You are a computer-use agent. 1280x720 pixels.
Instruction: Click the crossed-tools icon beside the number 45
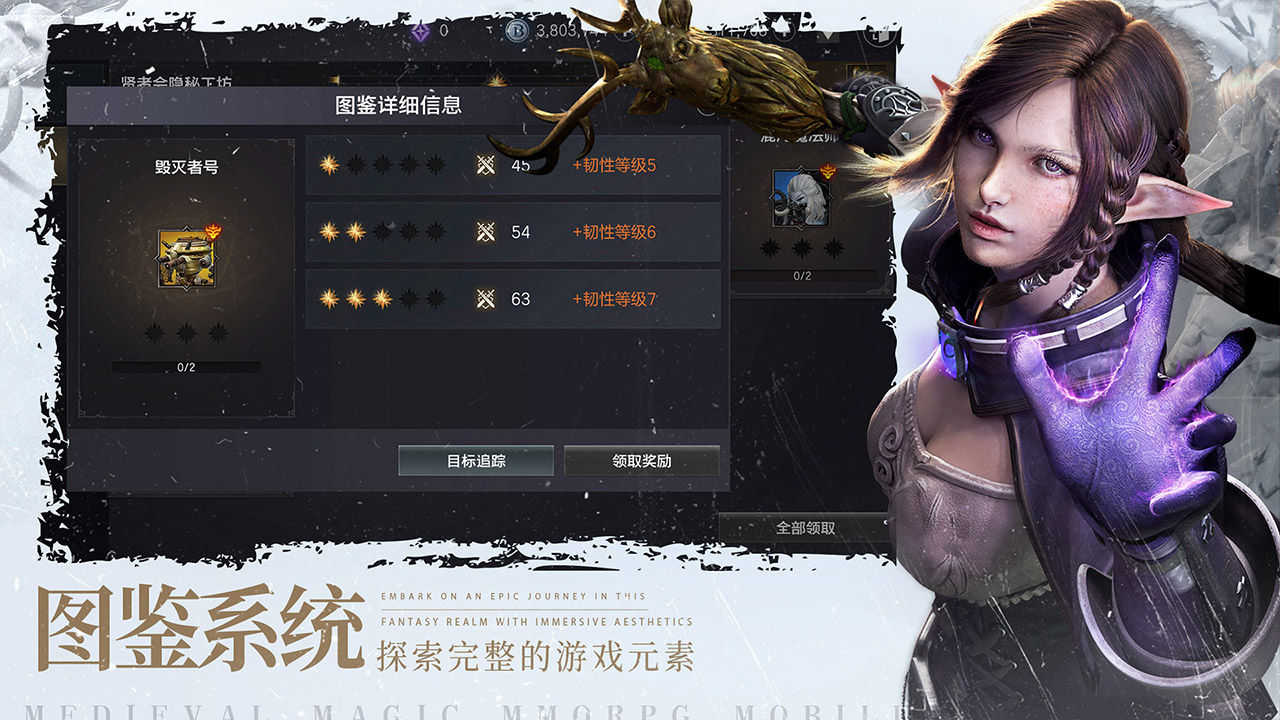pos(487,165)
